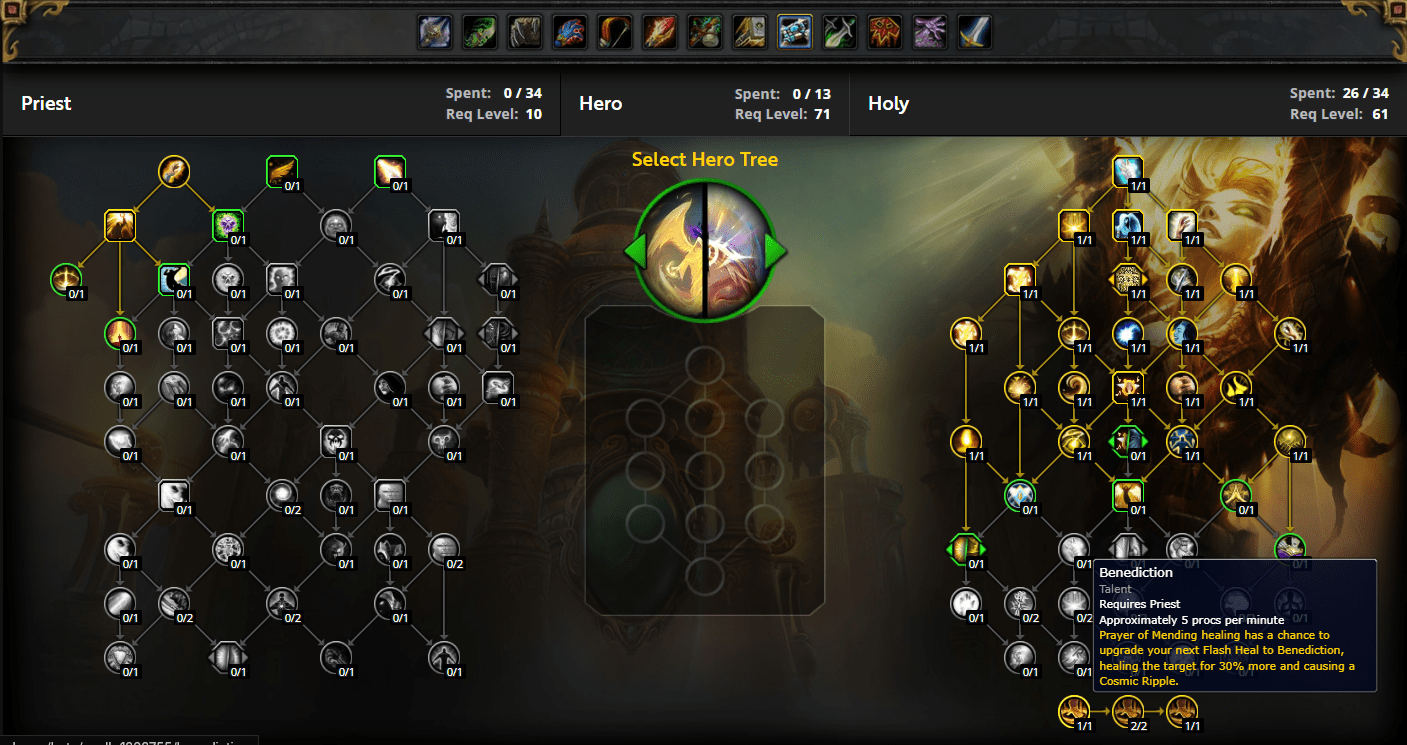Select the bow-shaped Hunter class icon

(x=614, y=31)
